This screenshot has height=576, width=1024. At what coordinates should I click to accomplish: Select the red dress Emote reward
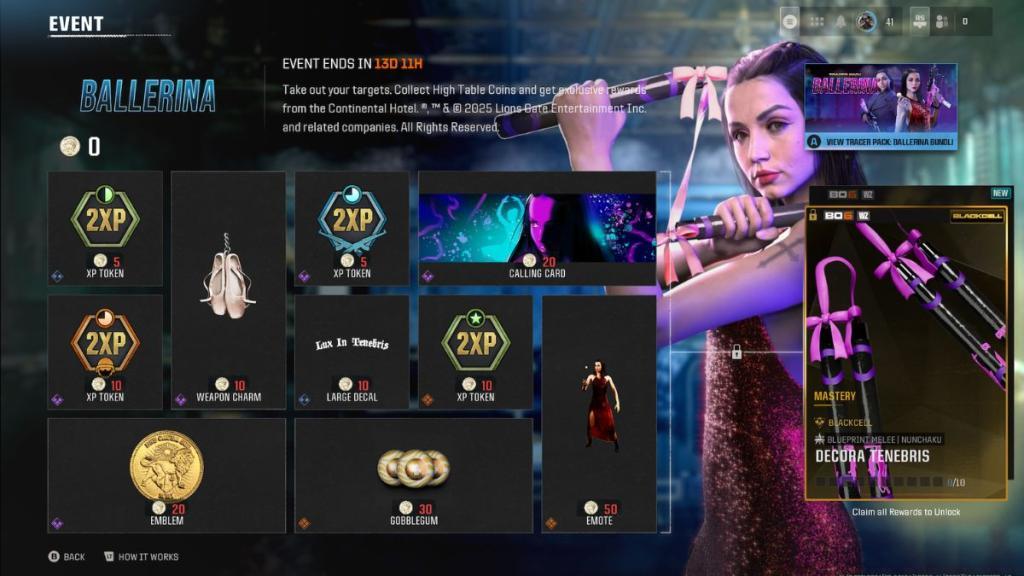click(599, 413)
